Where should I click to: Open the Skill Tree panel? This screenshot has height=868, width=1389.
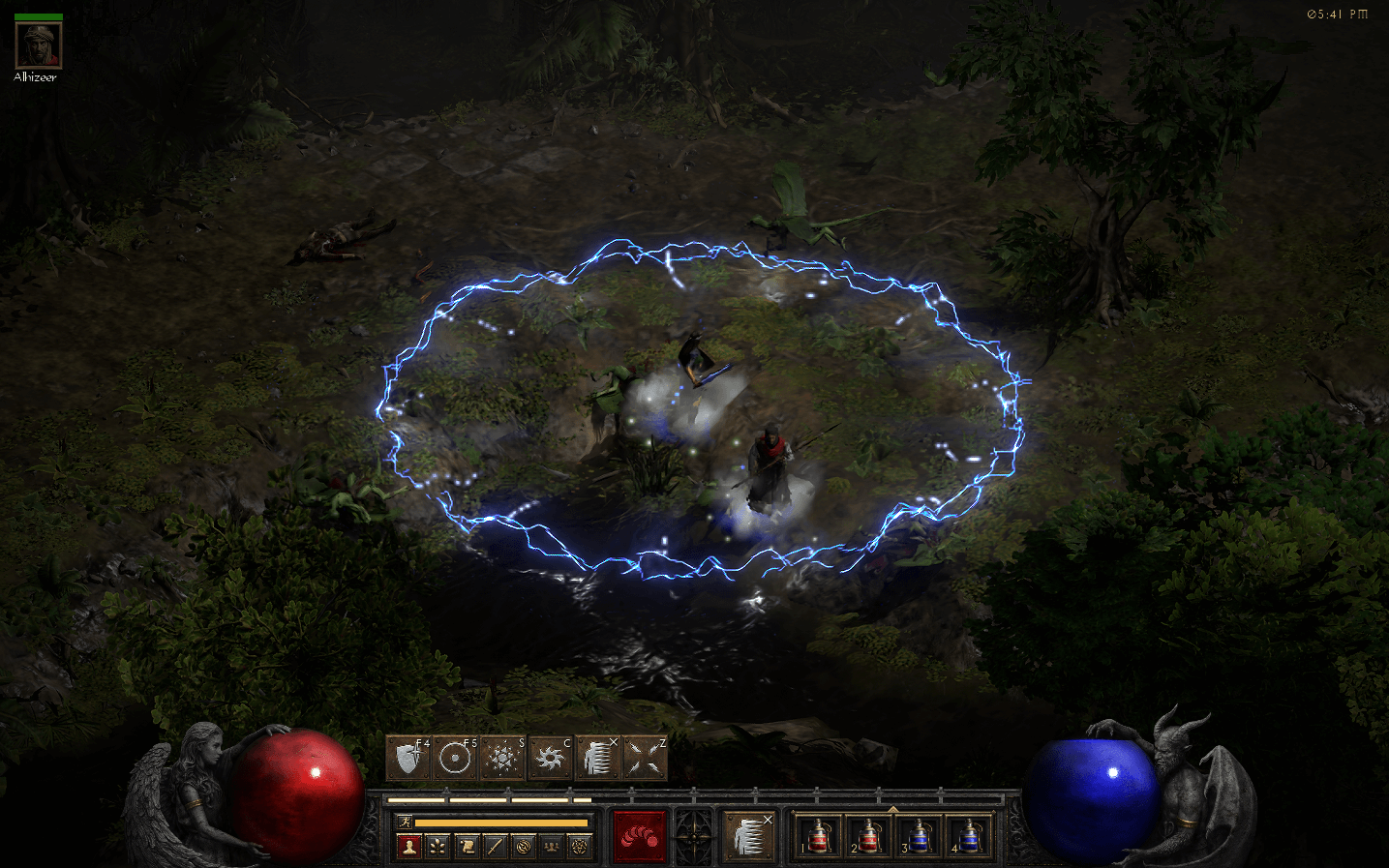pos(438,846)
